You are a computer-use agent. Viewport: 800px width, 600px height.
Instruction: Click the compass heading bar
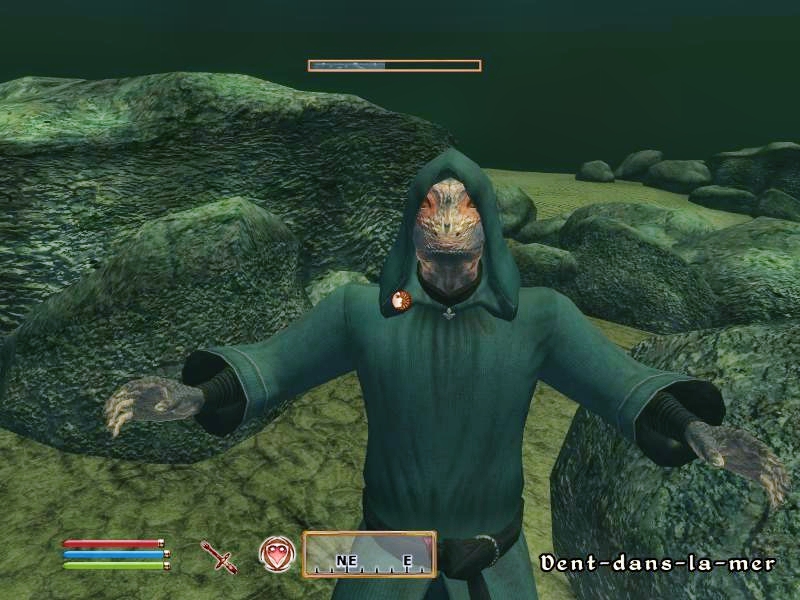click(369, 555)
